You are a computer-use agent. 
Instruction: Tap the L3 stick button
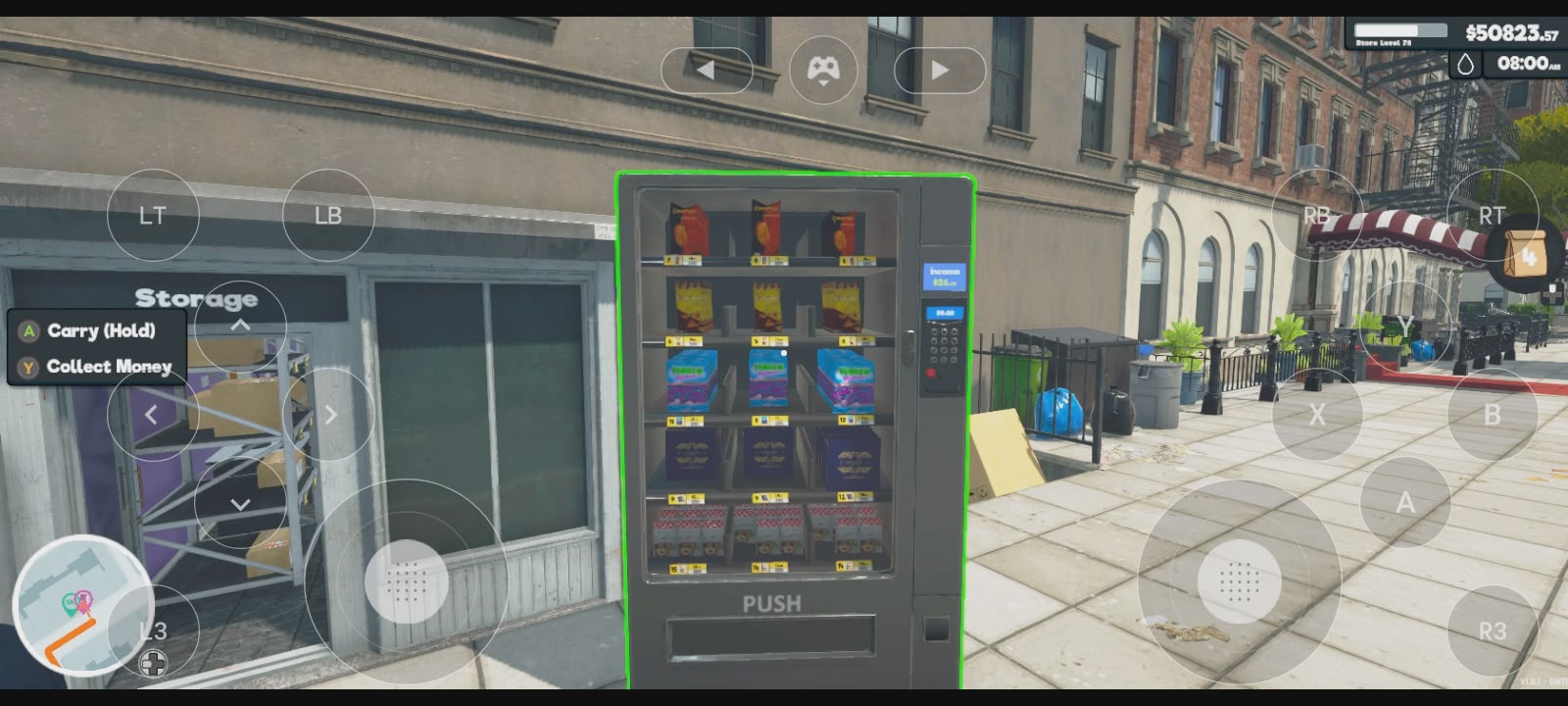[x=153, y=630]
